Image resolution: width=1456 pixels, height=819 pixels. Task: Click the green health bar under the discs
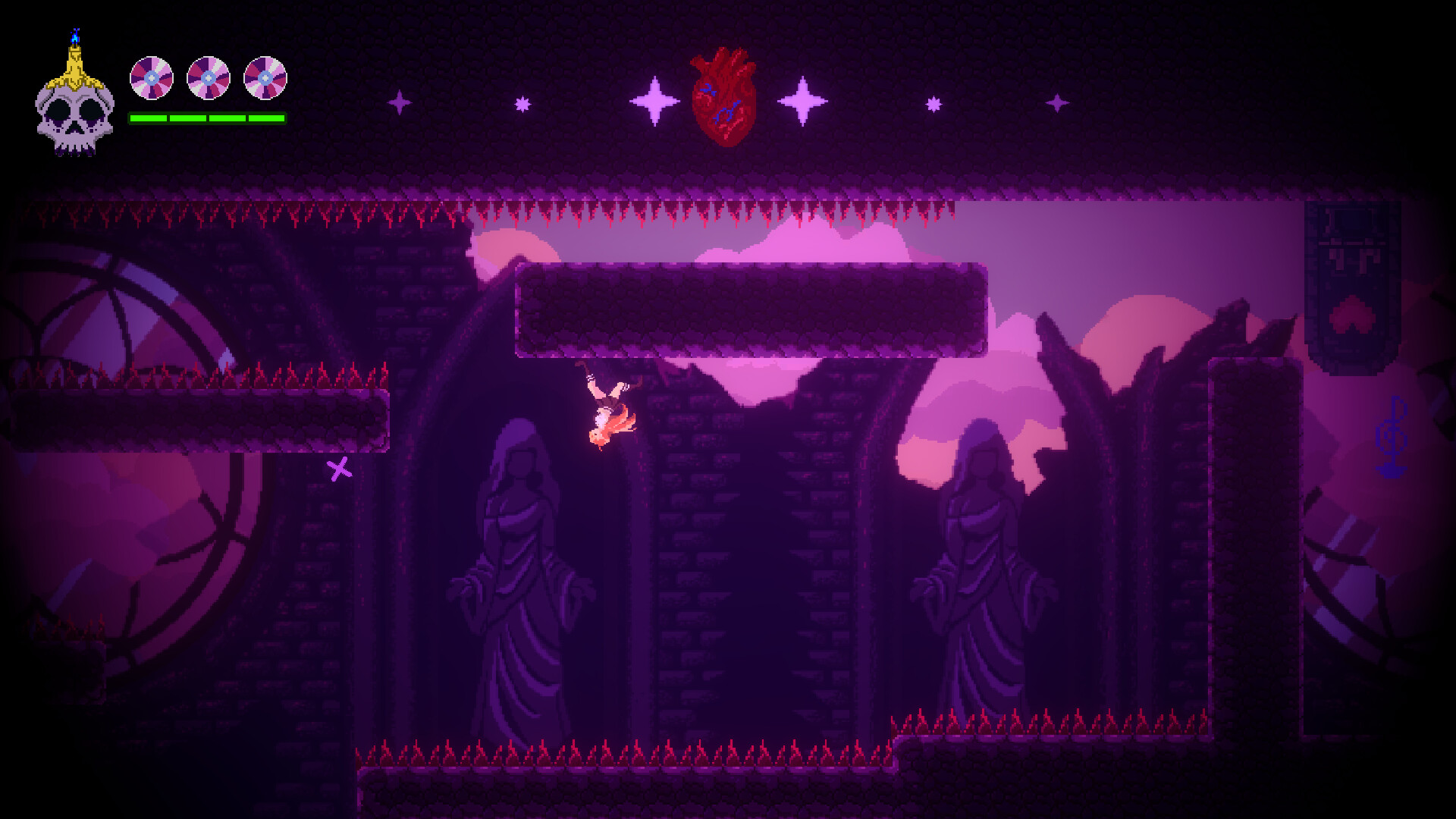207,118
